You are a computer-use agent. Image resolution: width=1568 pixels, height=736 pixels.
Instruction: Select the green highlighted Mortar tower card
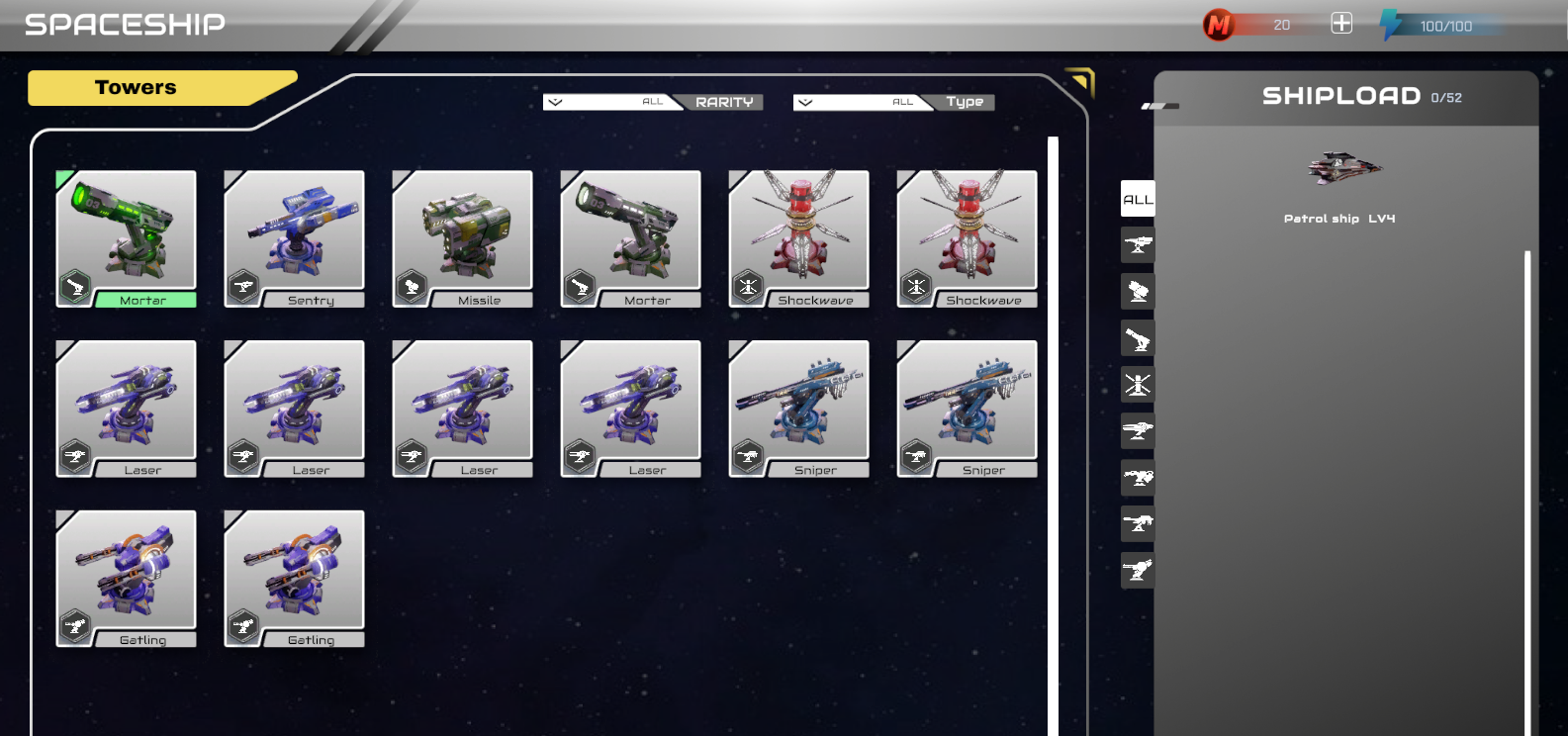click(127, 237)
